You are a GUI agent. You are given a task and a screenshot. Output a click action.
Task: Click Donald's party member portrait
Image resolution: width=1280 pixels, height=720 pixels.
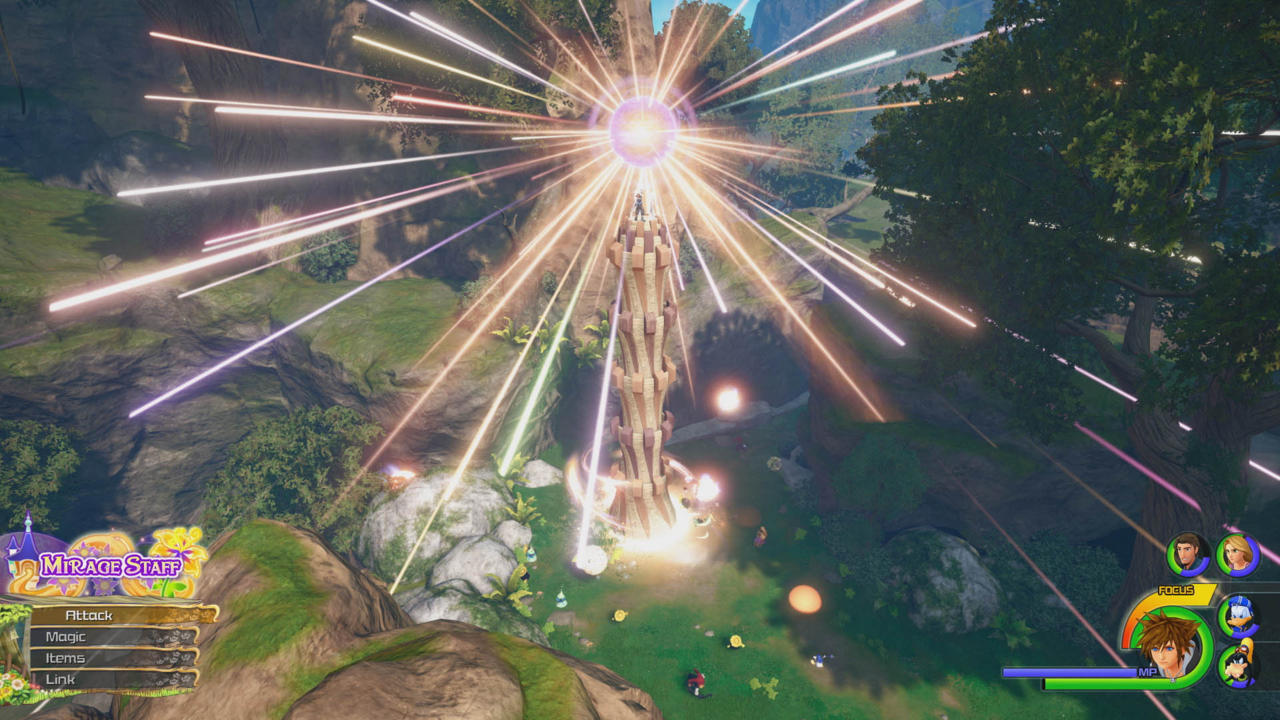point(1239,617)
